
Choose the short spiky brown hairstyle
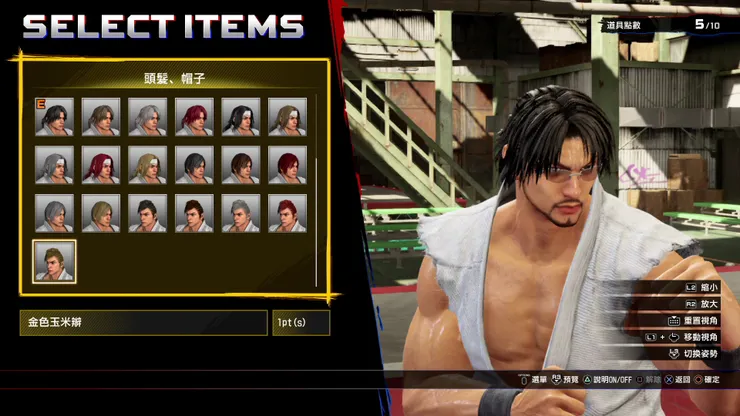pyautogui.click(x=194, y=213)
